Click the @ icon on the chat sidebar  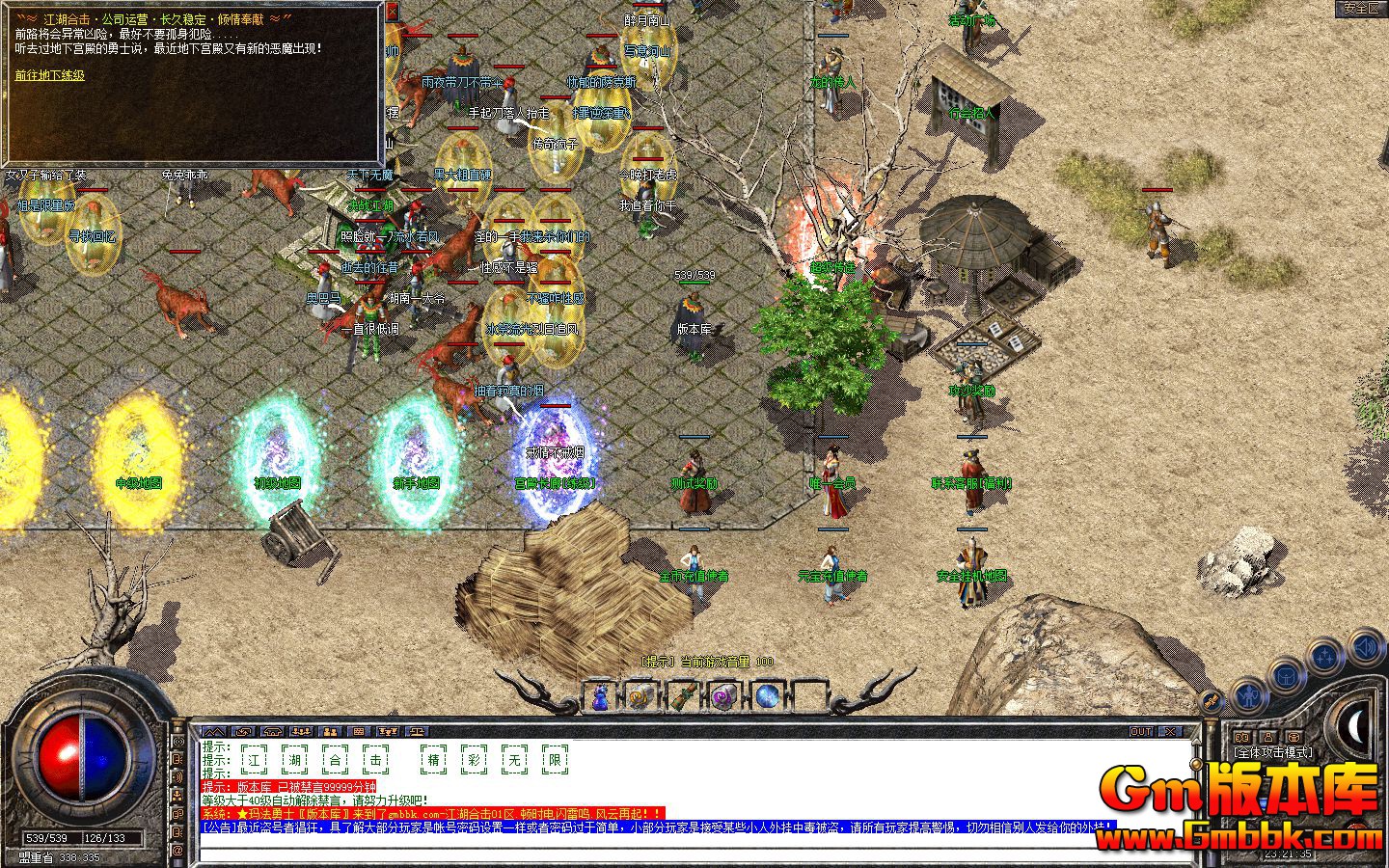tap(177, 851)
